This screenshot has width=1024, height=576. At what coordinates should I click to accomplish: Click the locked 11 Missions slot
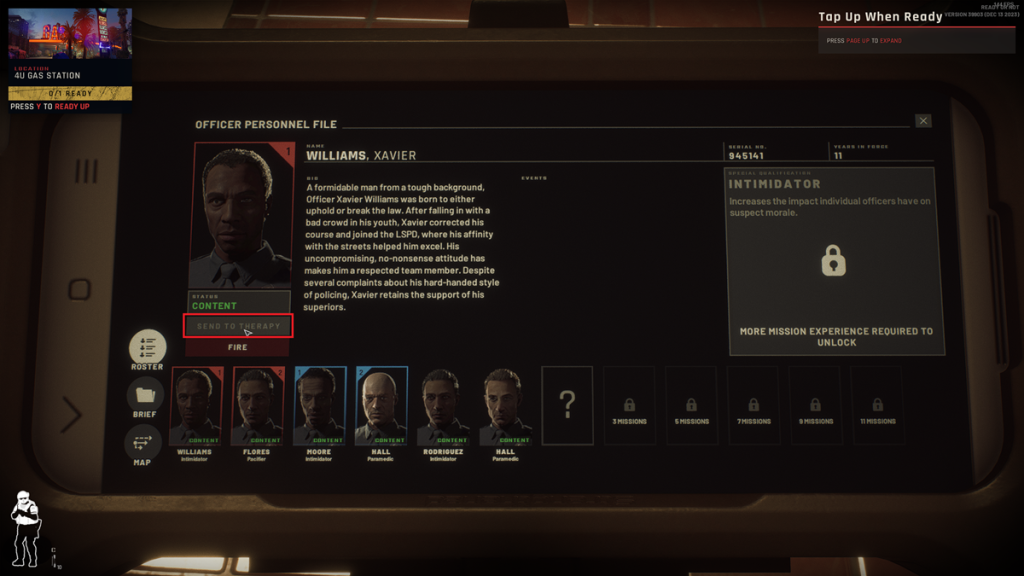[877, 405]
